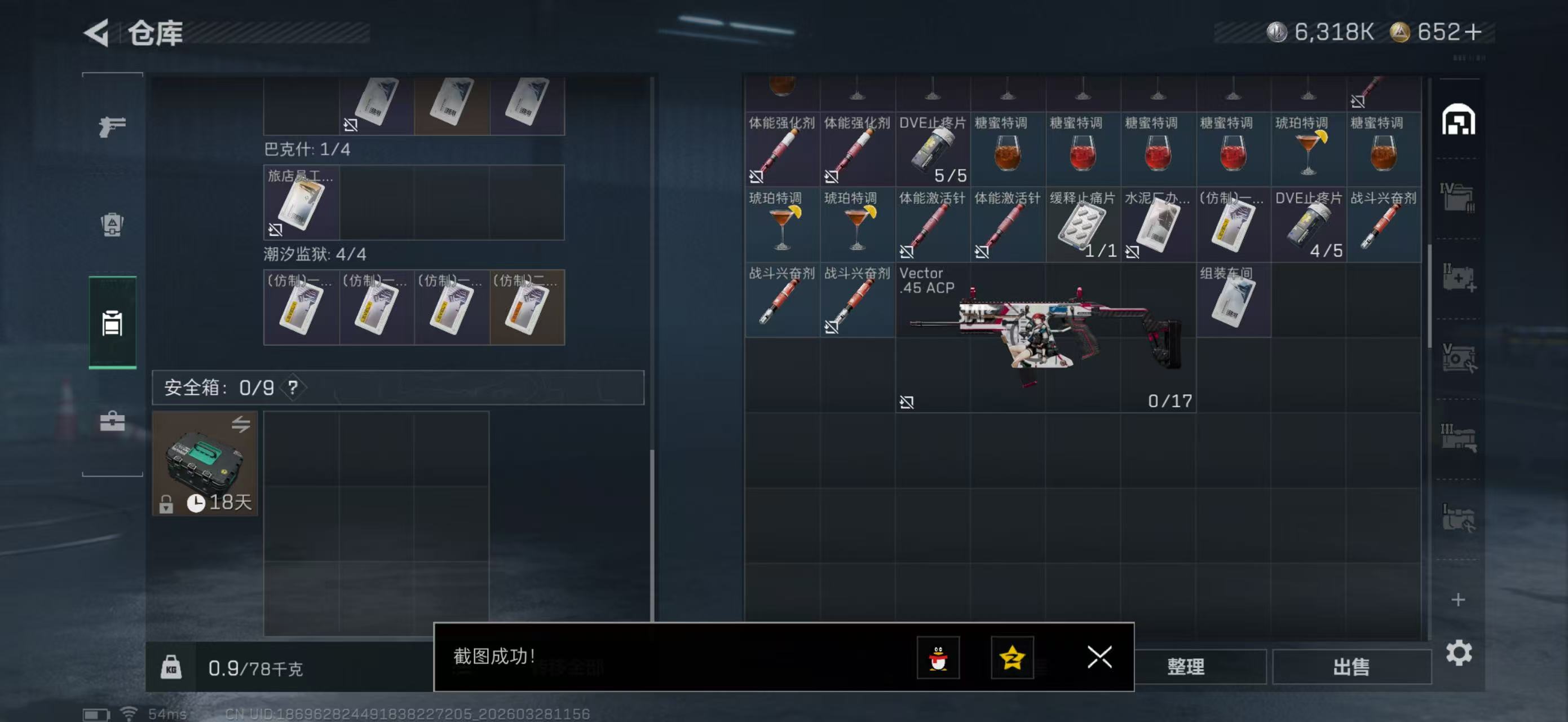
Task: Select the main warehouse stash icon
Action: coord(1458,120)
